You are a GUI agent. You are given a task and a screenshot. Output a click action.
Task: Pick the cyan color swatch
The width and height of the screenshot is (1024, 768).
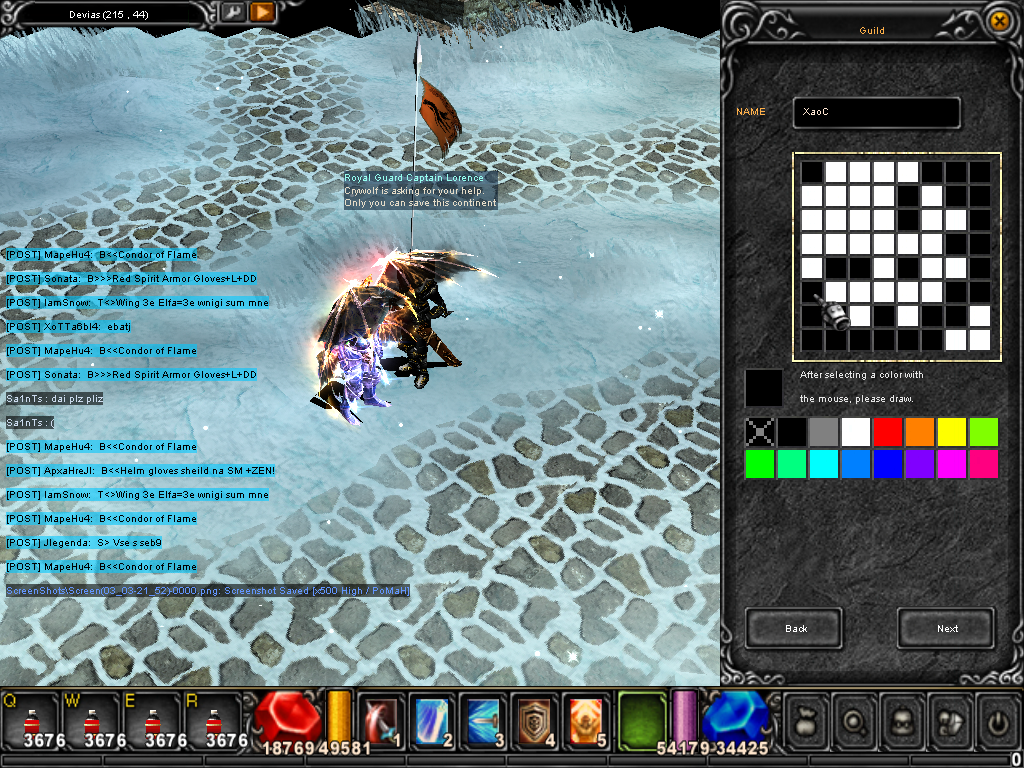tap(824, 464)
